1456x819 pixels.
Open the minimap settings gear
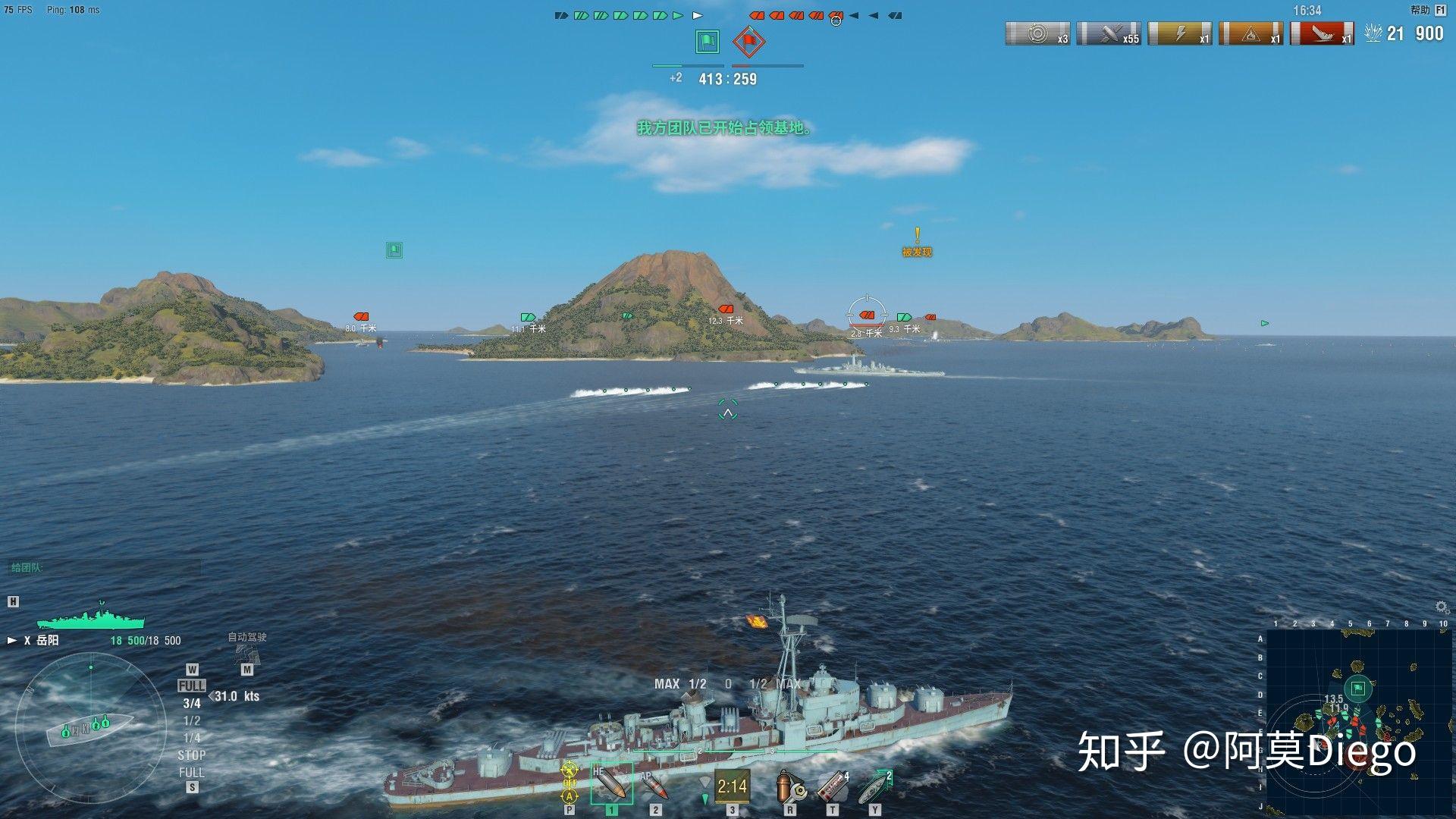[1442, 607]
